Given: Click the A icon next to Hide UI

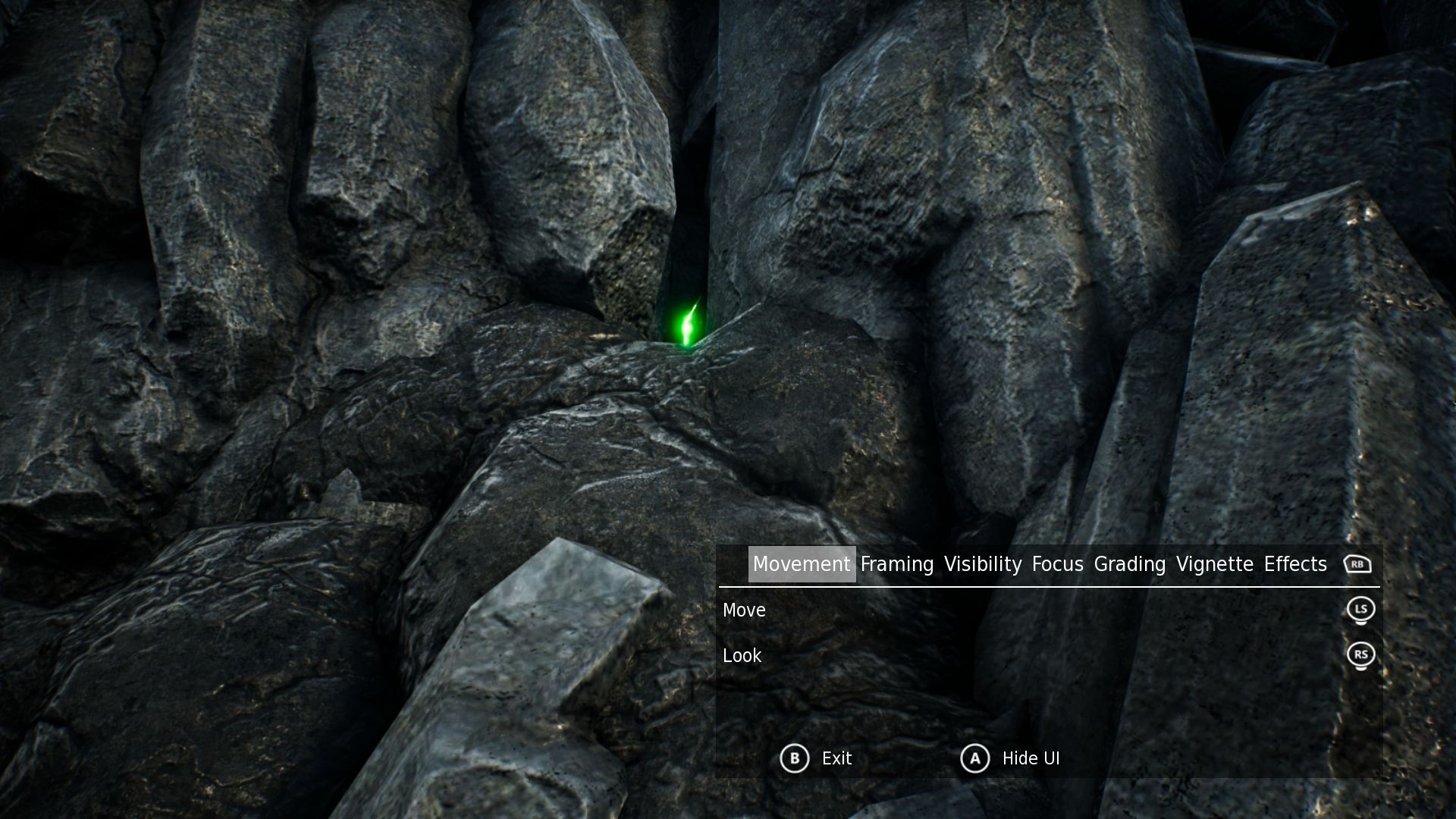Looking at the screenshot, I should [975, 758].
